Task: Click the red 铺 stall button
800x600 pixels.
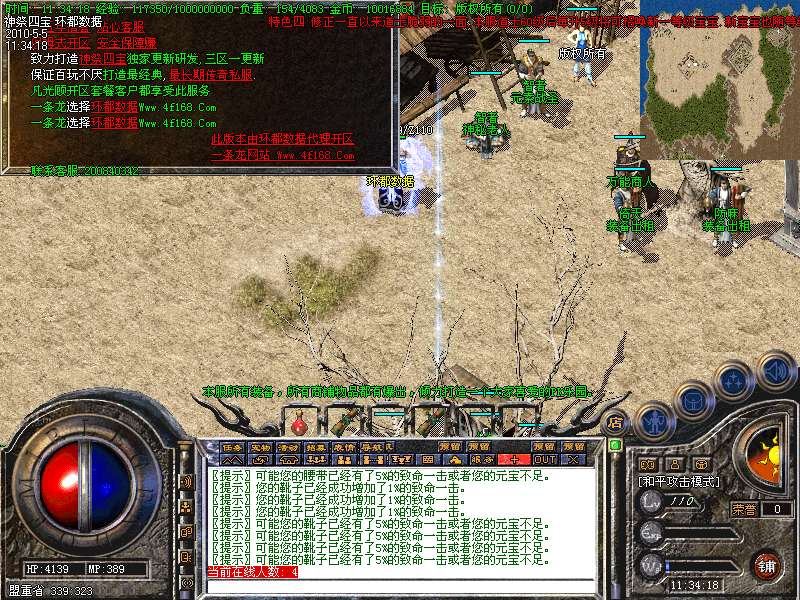Action: pyautogui.click(x=767, y=565)
